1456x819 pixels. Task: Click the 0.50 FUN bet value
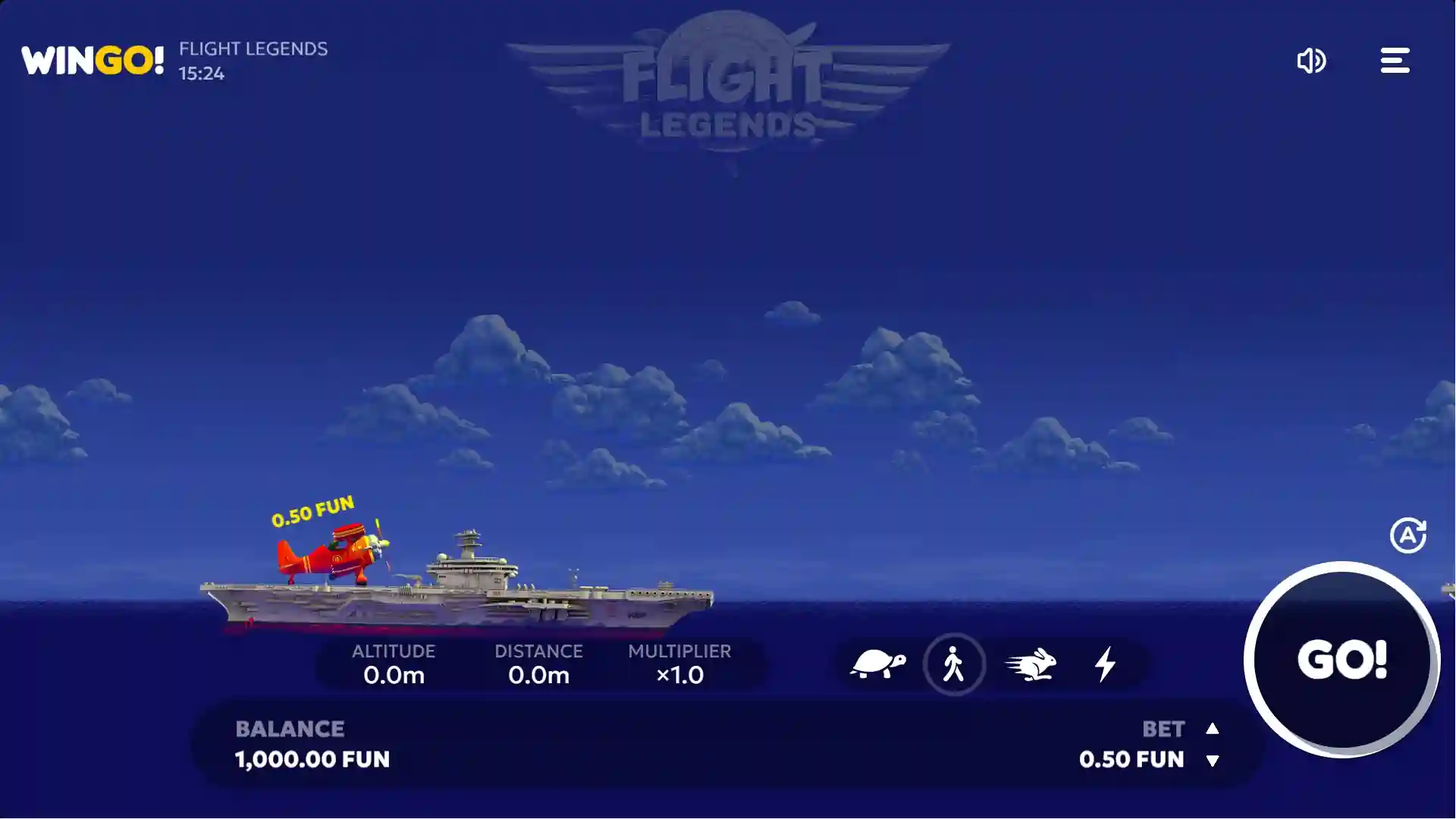1131,759
